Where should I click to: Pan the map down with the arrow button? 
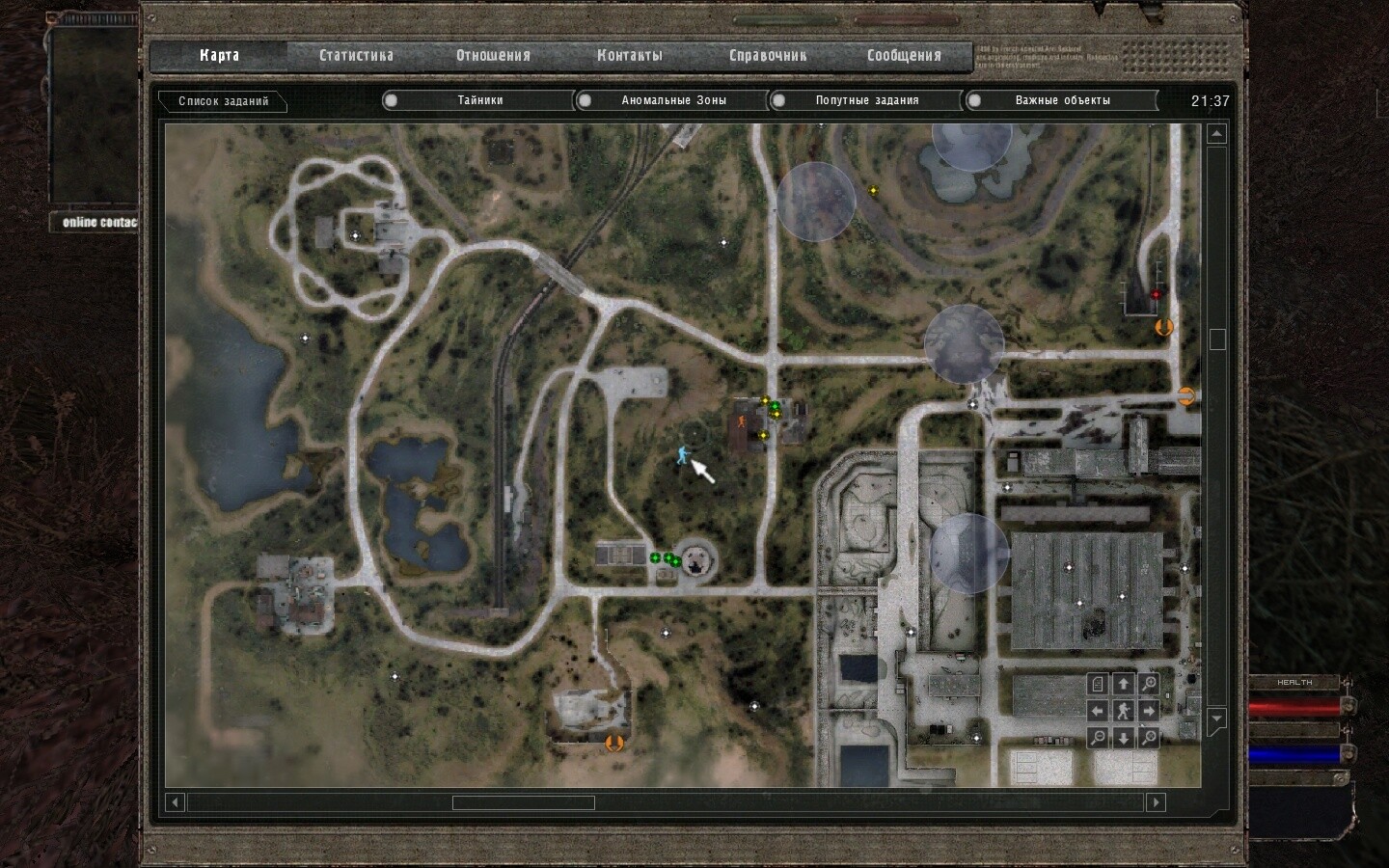pos(1123,738)
